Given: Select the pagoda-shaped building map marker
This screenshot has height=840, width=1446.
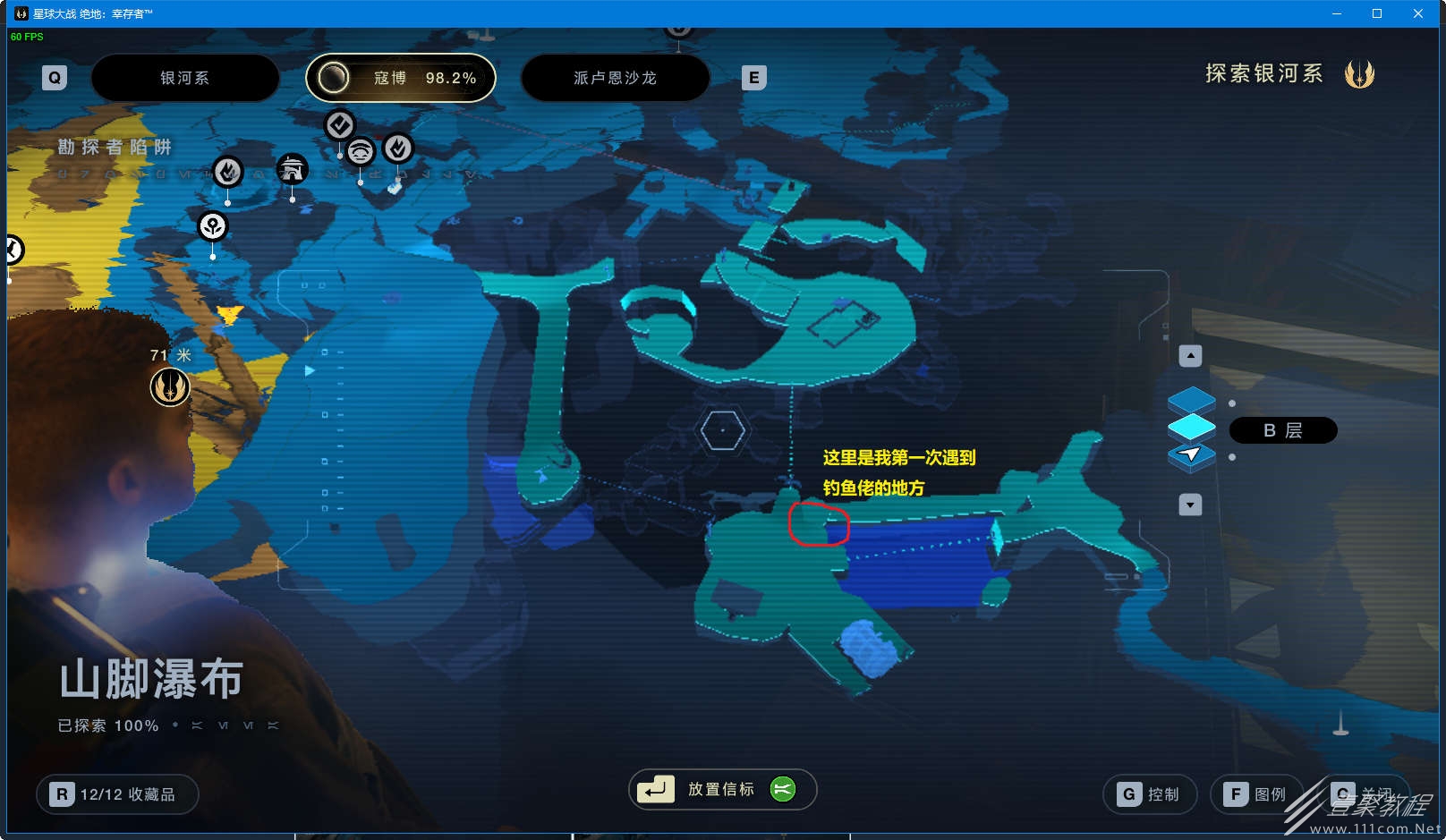Looking at the screenshot, I should point(292,168).
